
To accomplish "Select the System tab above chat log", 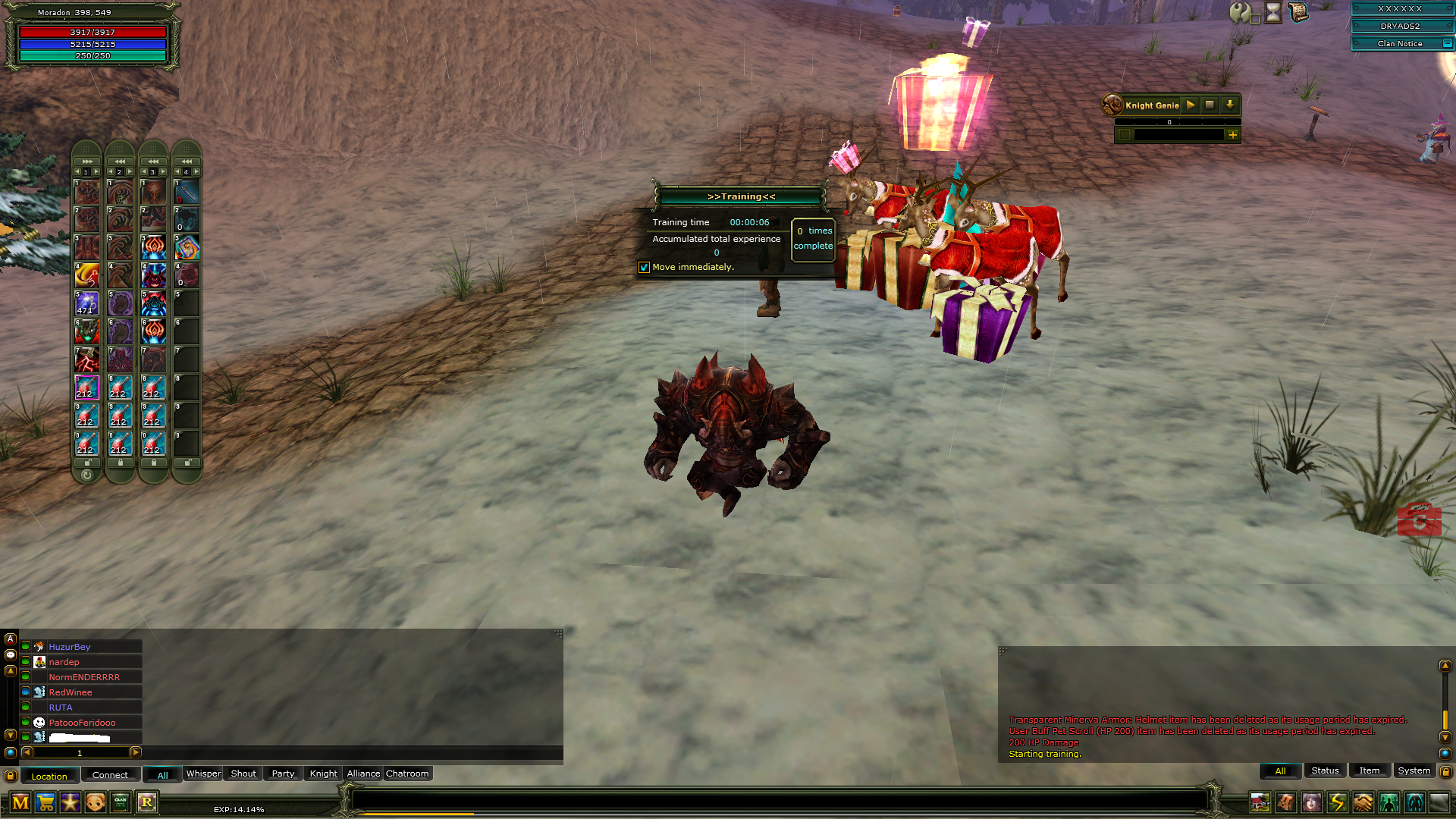I will tap(1414, 770).
